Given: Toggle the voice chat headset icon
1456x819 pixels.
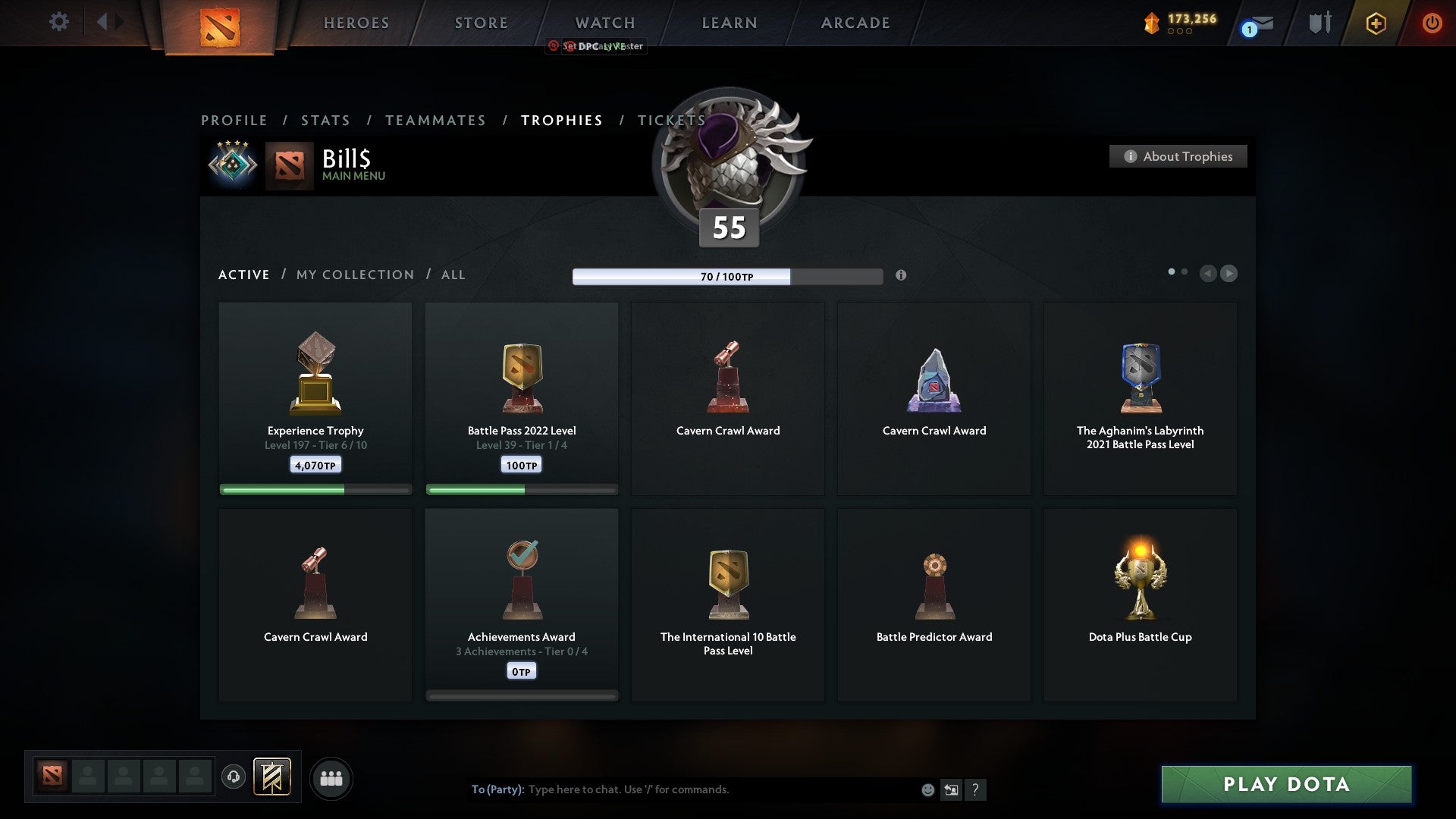Looking at the screenshot, I should click(233, 777).
